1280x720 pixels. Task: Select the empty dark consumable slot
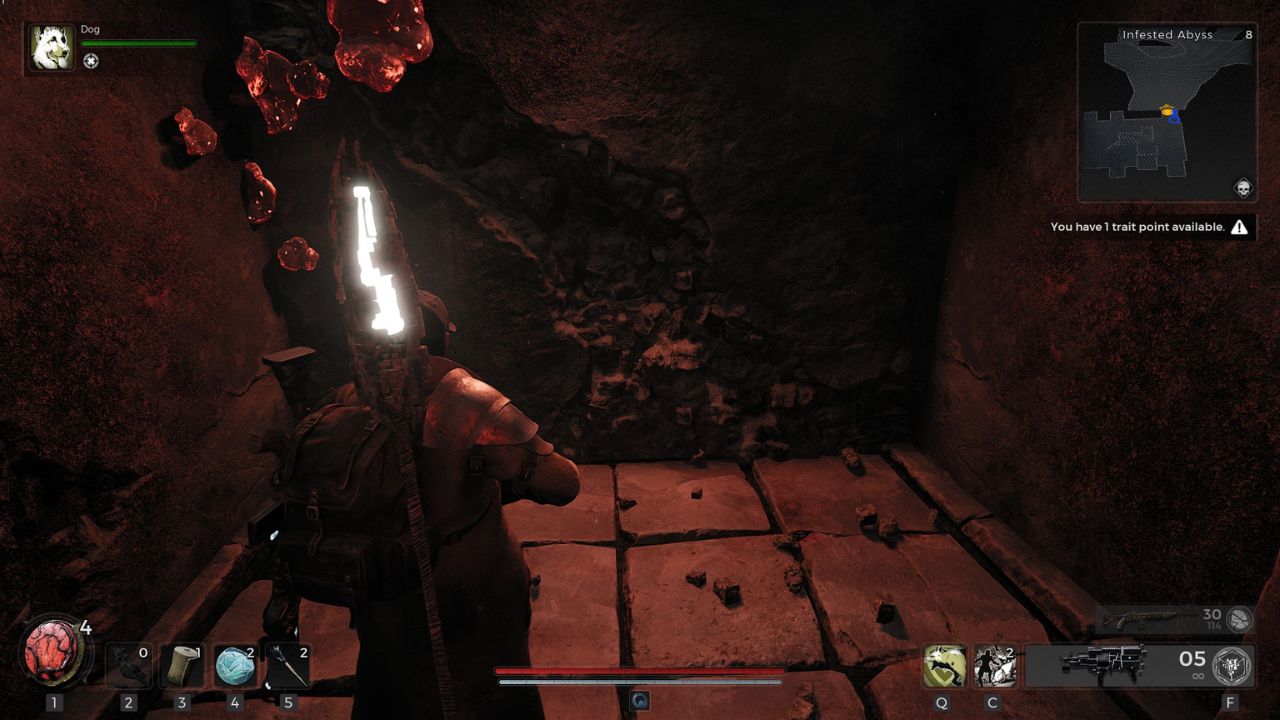tap(128, 667)
